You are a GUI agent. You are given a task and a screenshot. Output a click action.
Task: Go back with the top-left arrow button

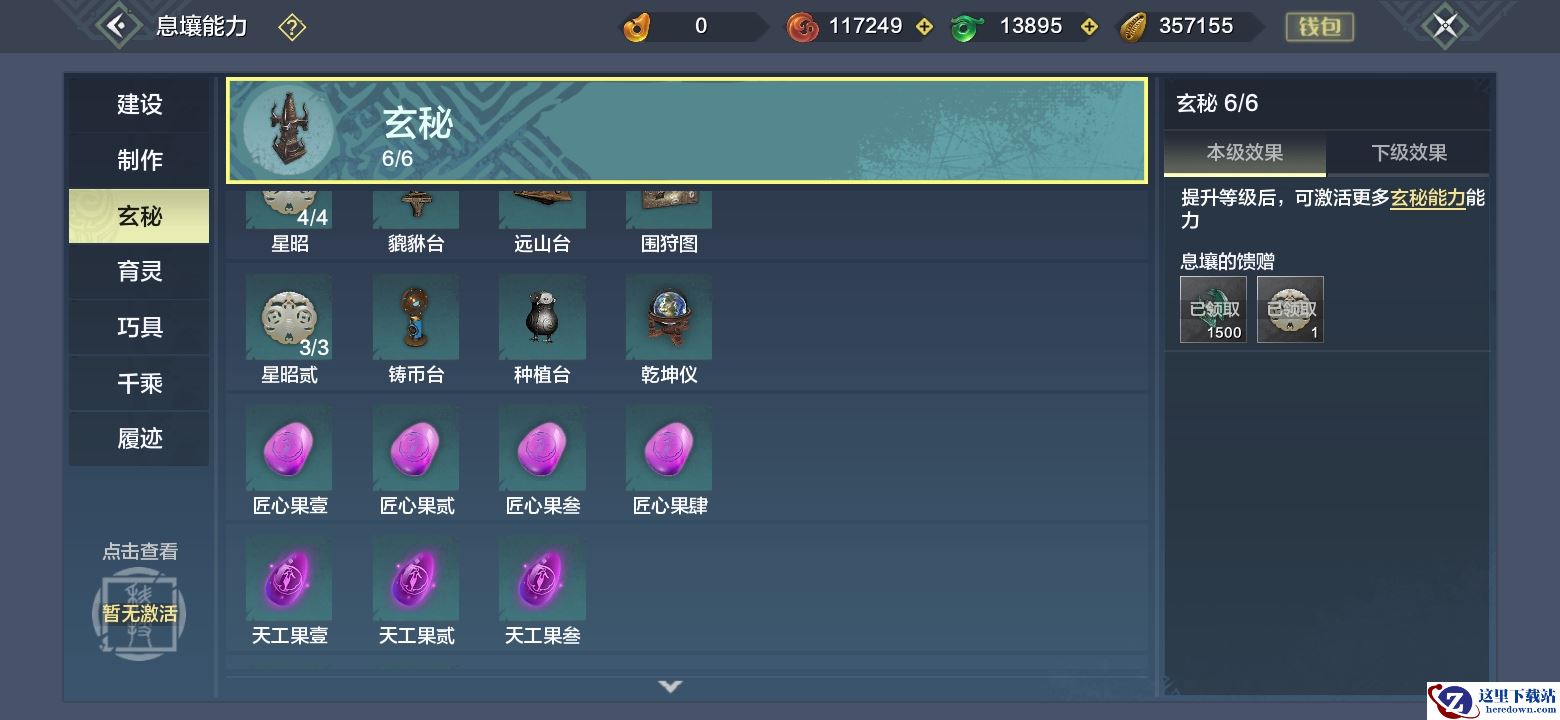(117, 26)
